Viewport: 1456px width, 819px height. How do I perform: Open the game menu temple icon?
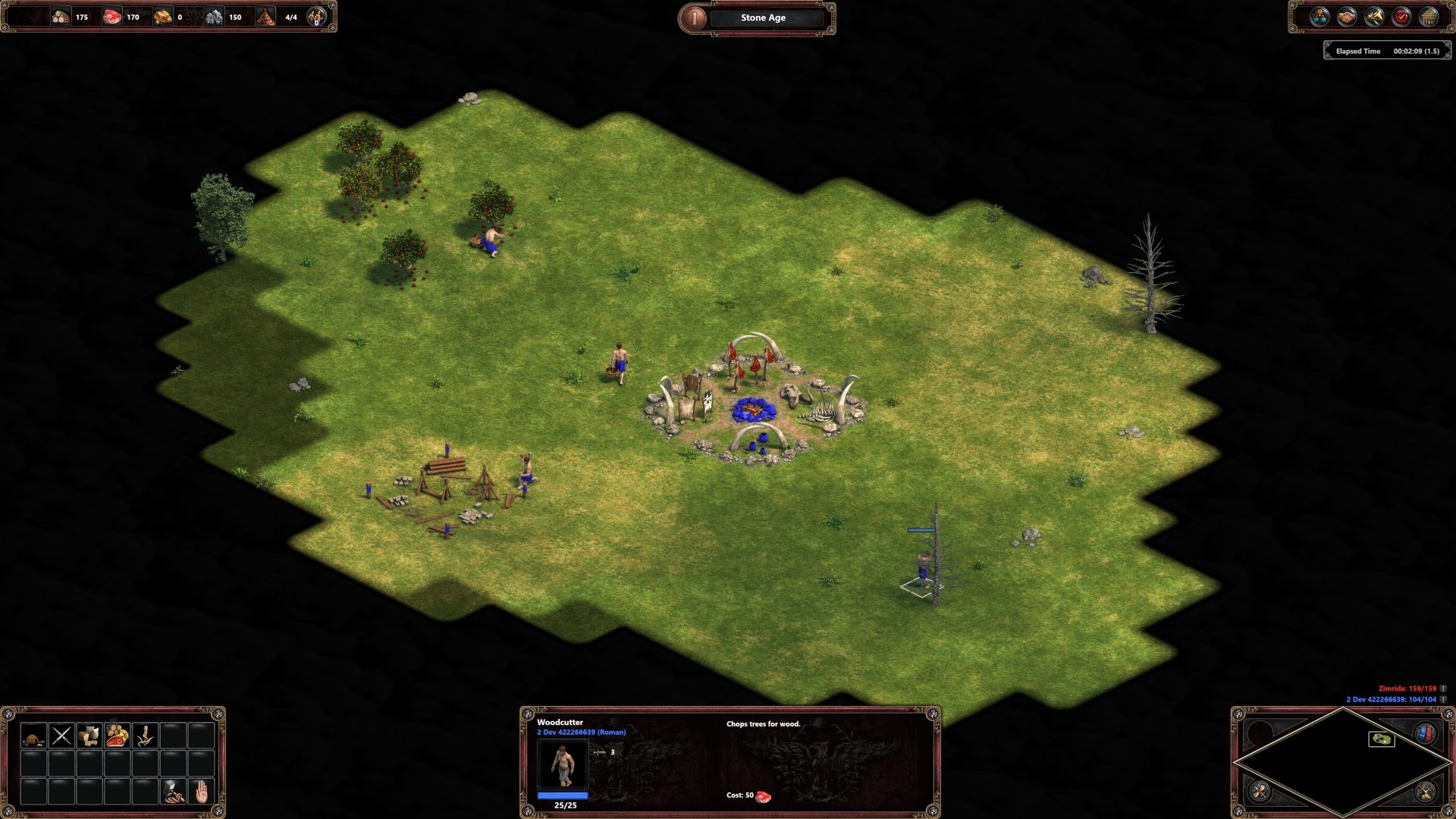tap(1429, 15)
